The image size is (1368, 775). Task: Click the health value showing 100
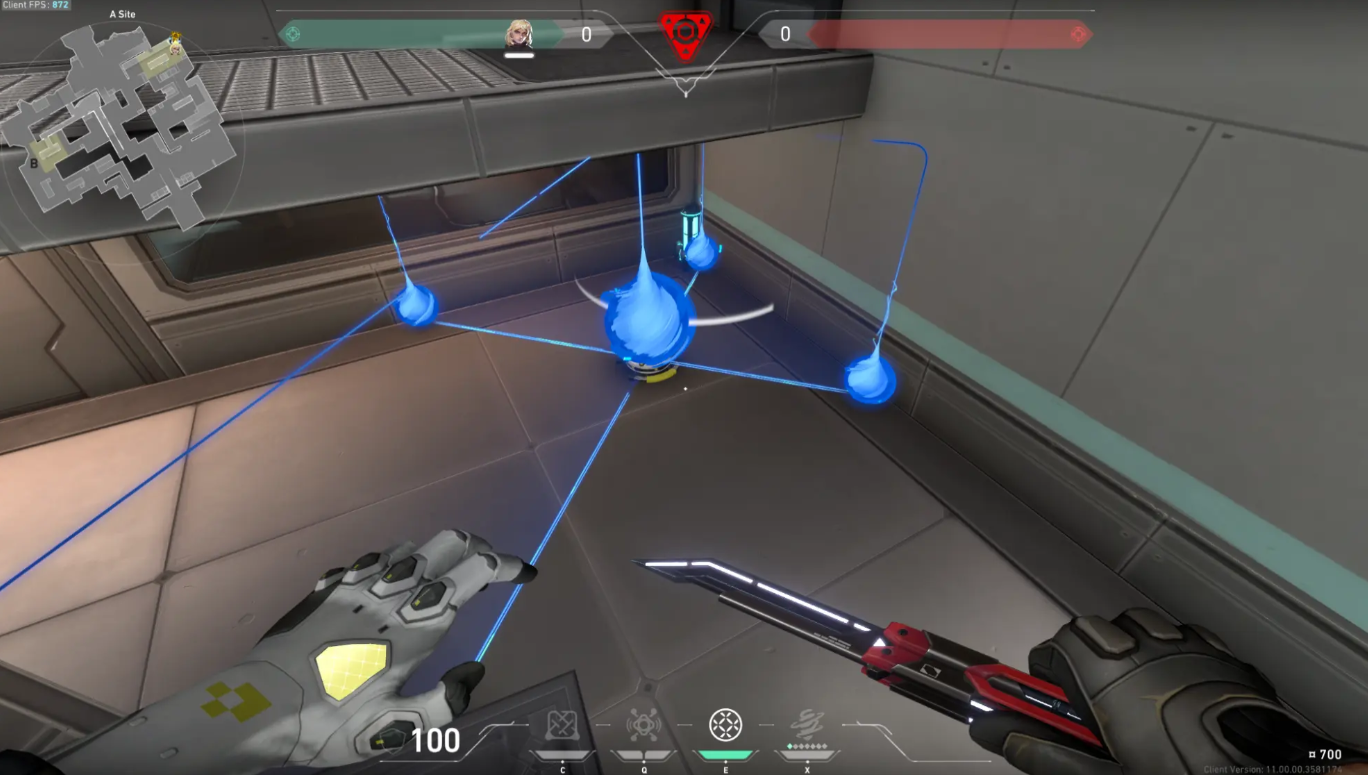pos(434,741)
